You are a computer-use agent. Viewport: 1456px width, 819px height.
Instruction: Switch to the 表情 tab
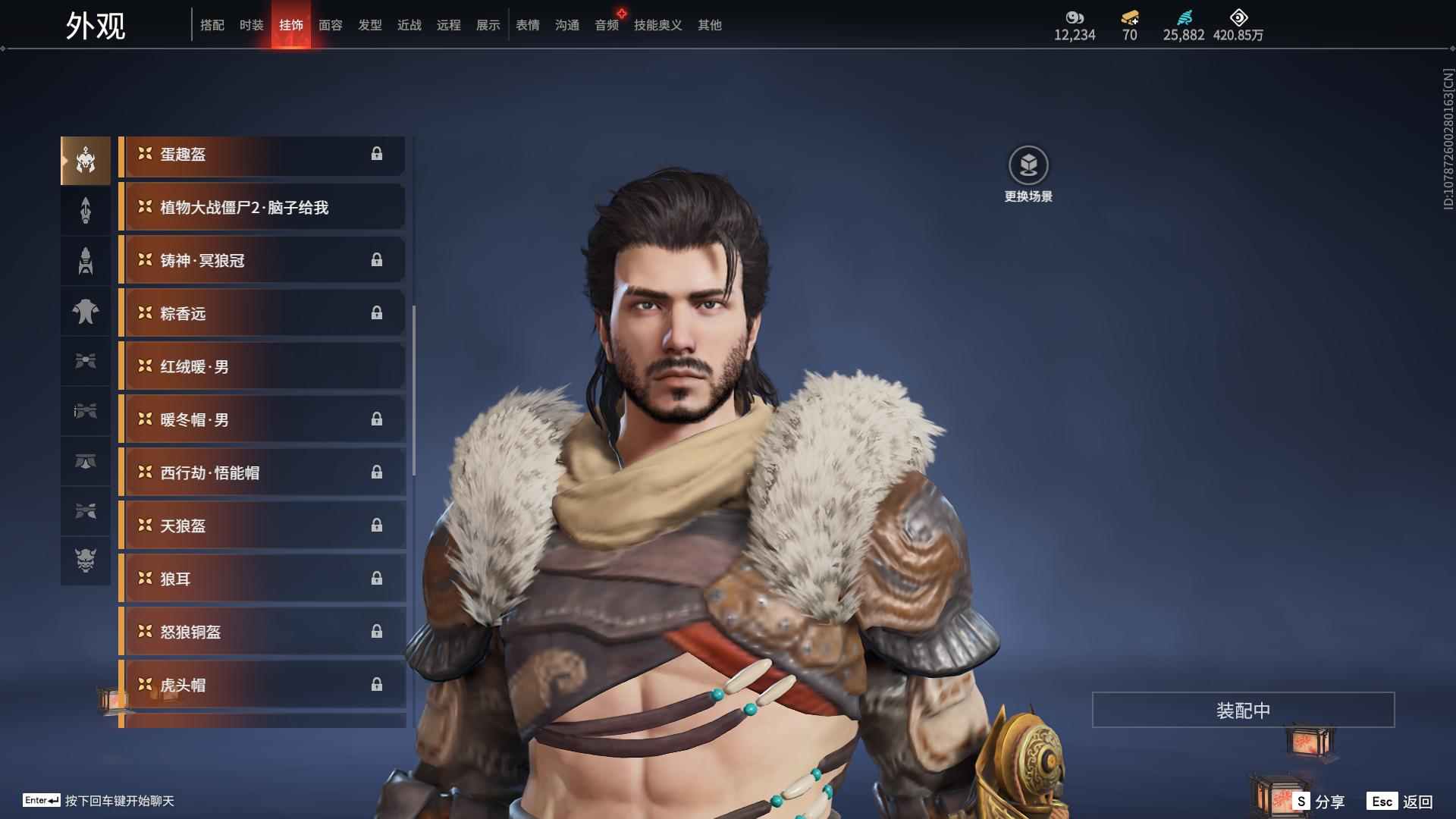coord(527,25)
